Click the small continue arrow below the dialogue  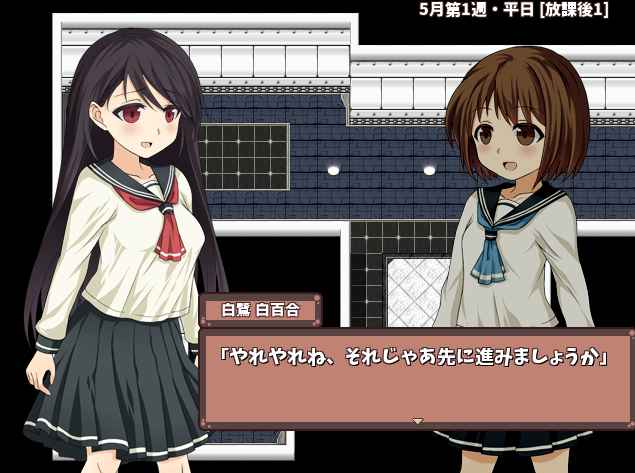[418, 421]
